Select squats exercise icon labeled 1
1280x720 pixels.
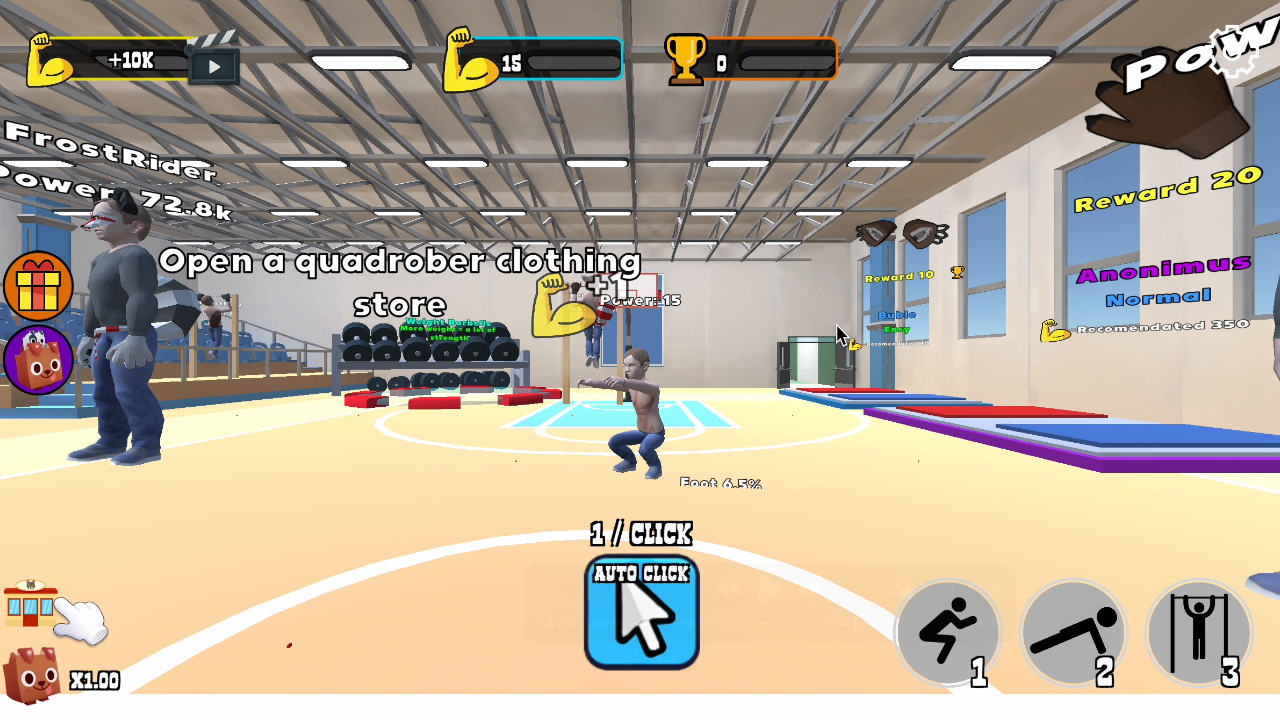click(x=948, y=632)
